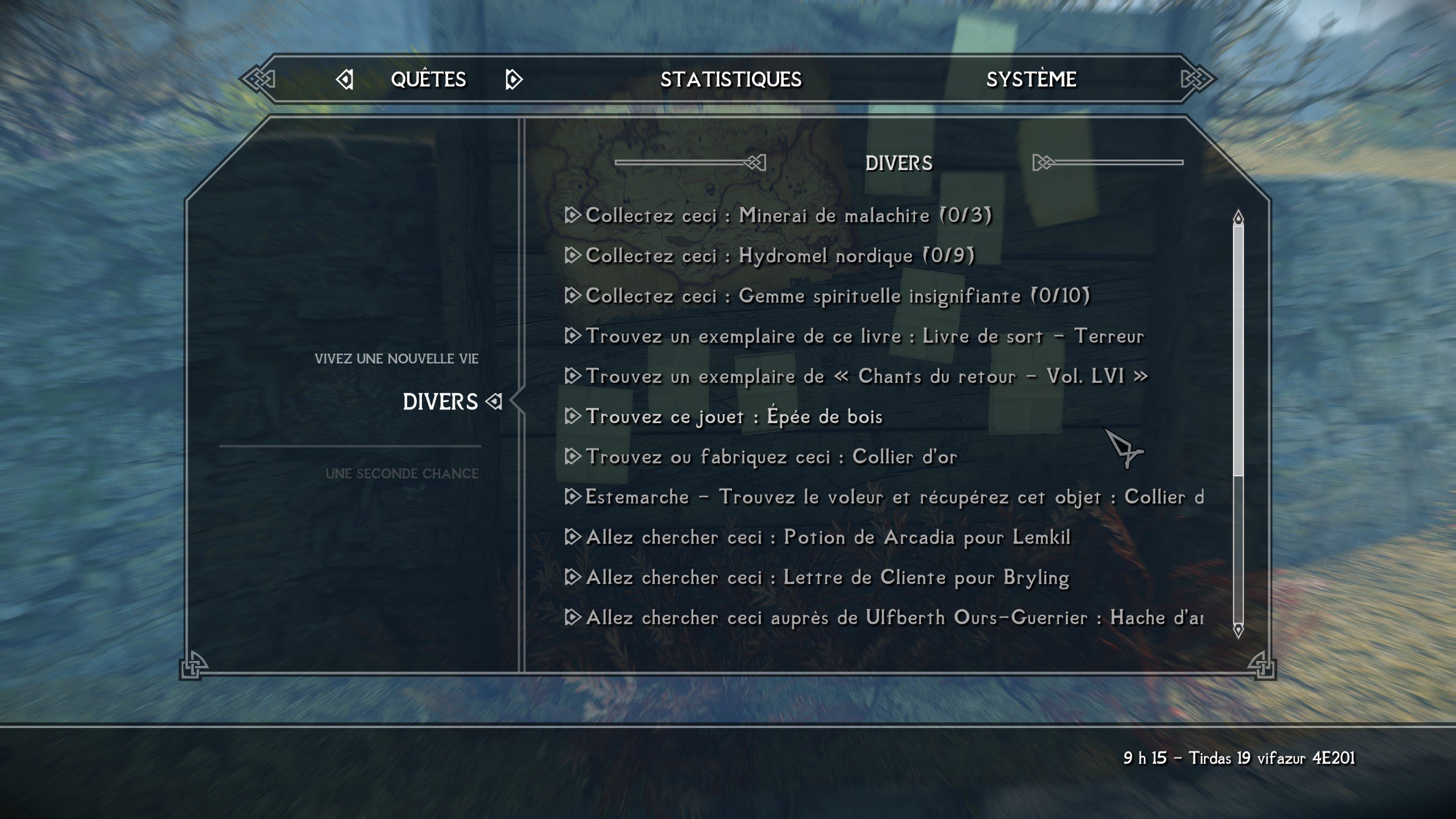Toggle the Livre de sort Terreur objective
Viewport: 1456px width, 819px height.
click(x=864, y=336)
